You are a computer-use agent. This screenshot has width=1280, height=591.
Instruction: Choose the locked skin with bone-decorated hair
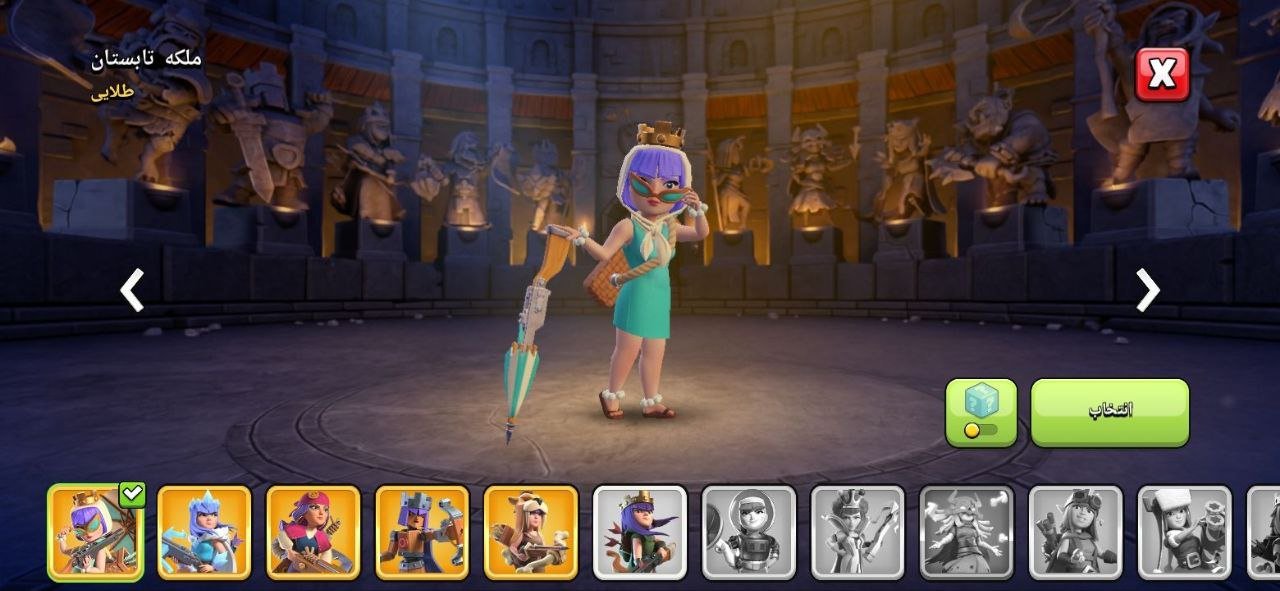967,532
